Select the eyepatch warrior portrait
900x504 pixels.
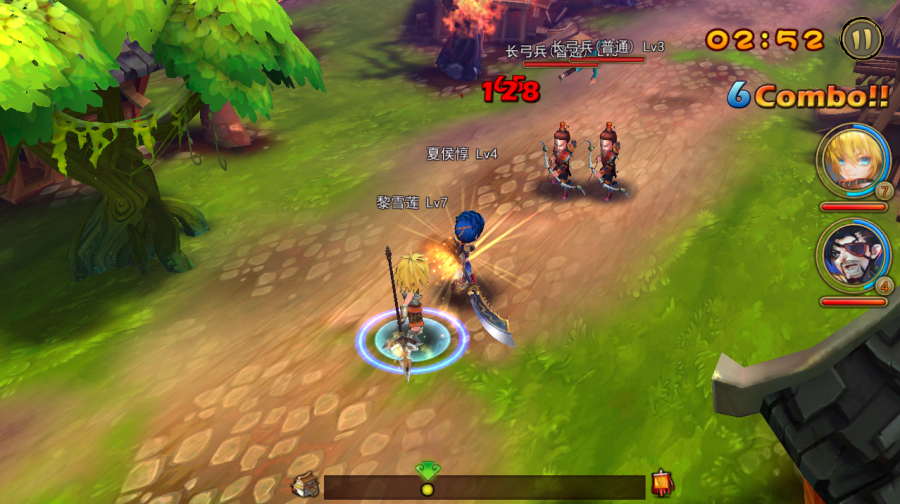pos(851,253)
